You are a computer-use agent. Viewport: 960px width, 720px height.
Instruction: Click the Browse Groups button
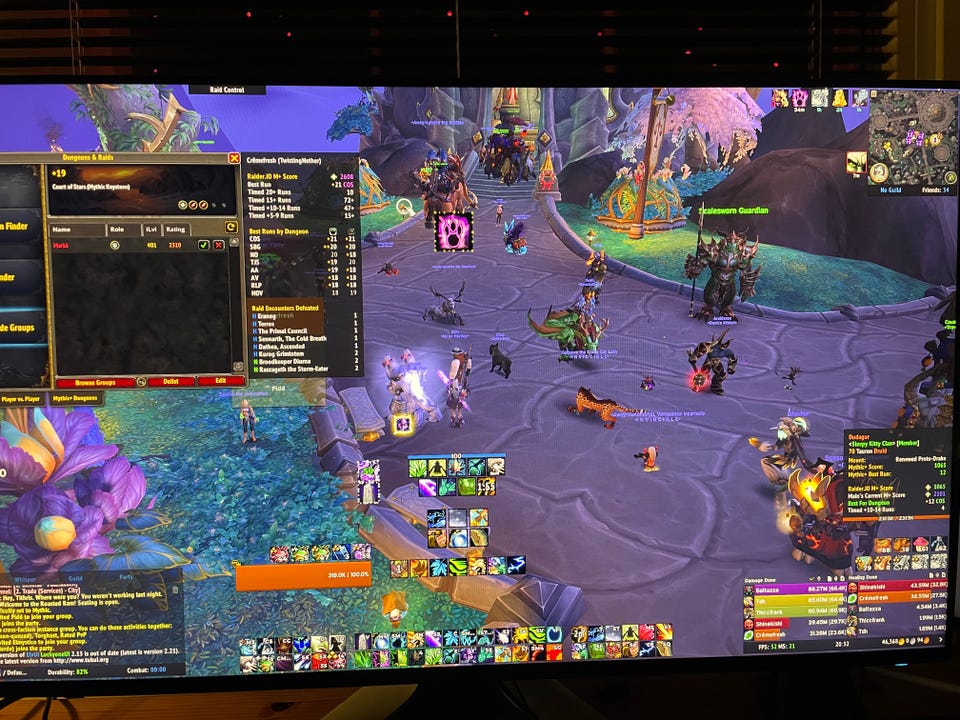pos(95,382)
